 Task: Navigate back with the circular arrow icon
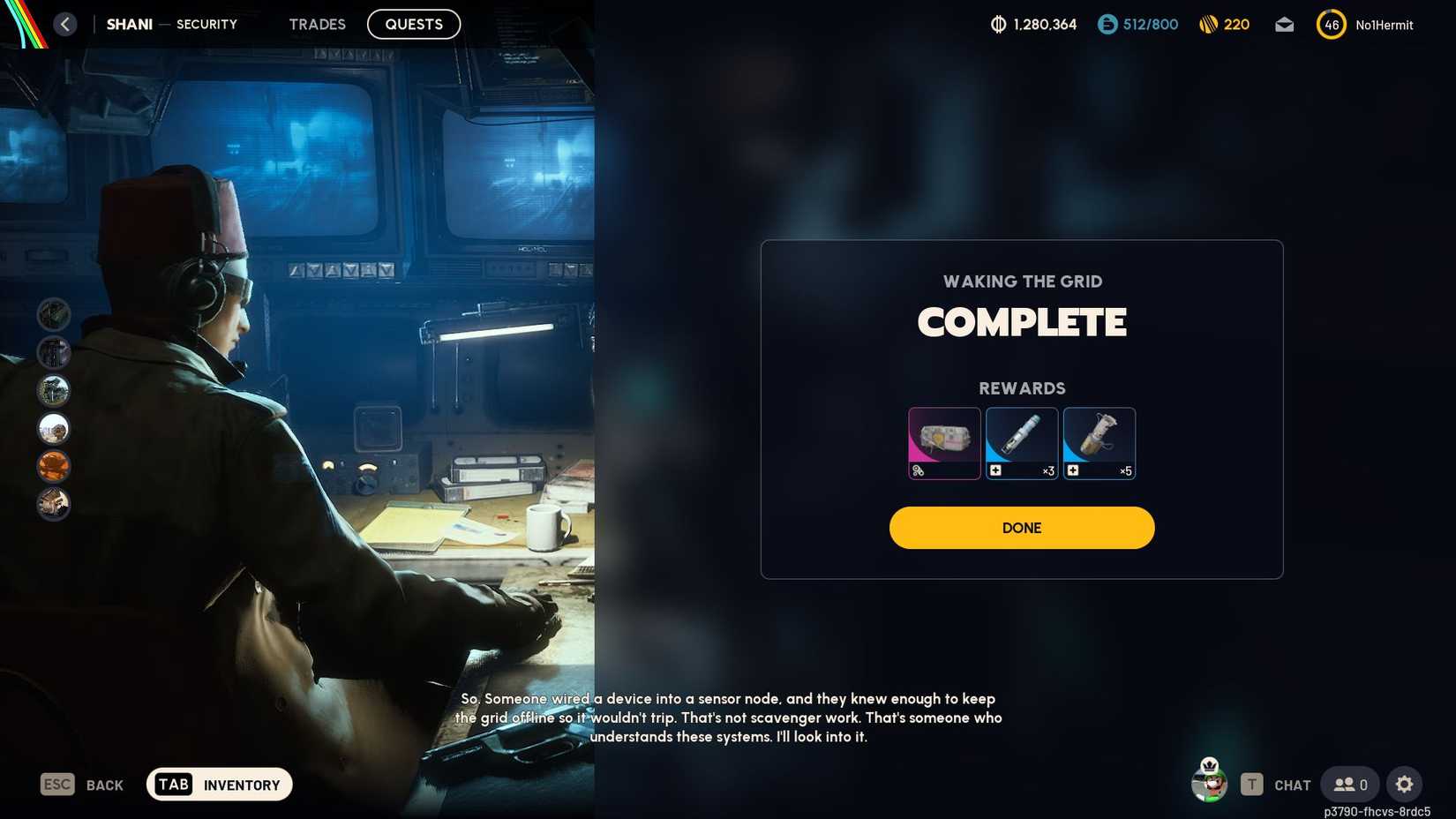point(65,24)
